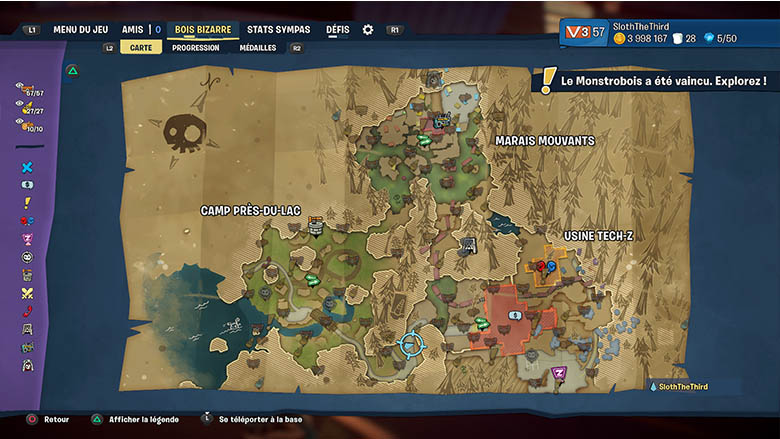The width and height of the screenshot is (780, 439).
Task: Choose the Usine Tech-Z map label
Action: 598,235
